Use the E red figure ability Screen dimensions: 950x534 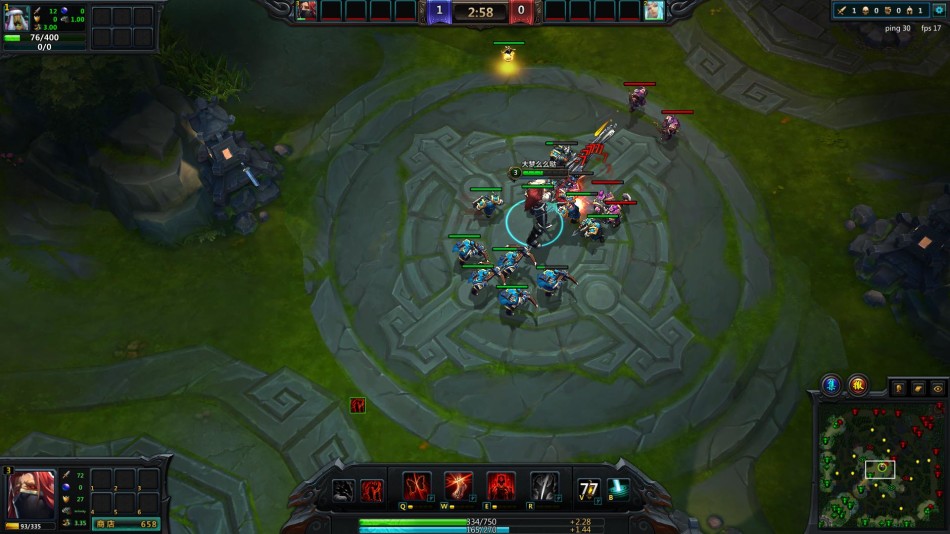501,487
